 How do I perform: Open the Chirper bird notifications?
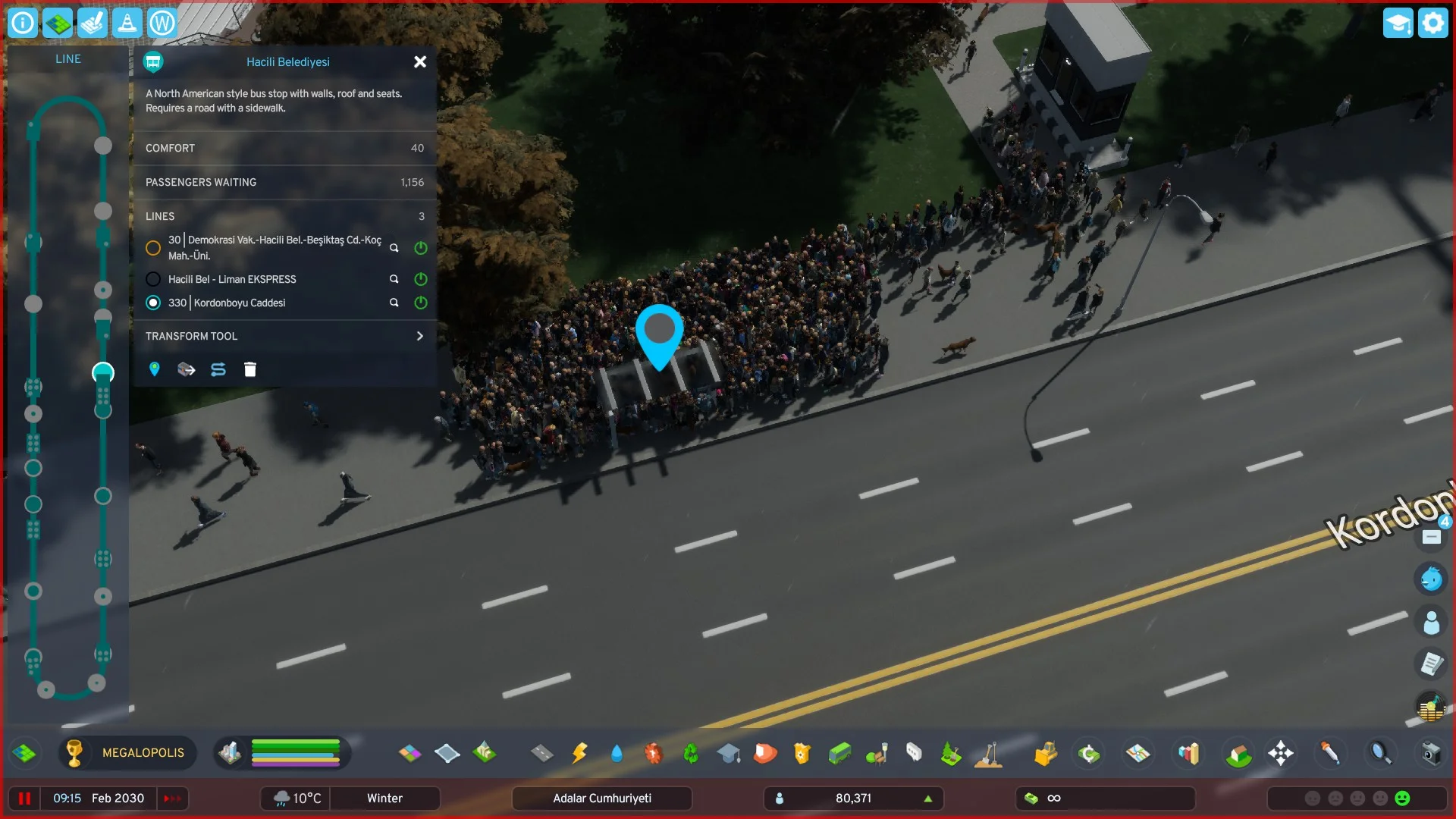click(1431, 579)
